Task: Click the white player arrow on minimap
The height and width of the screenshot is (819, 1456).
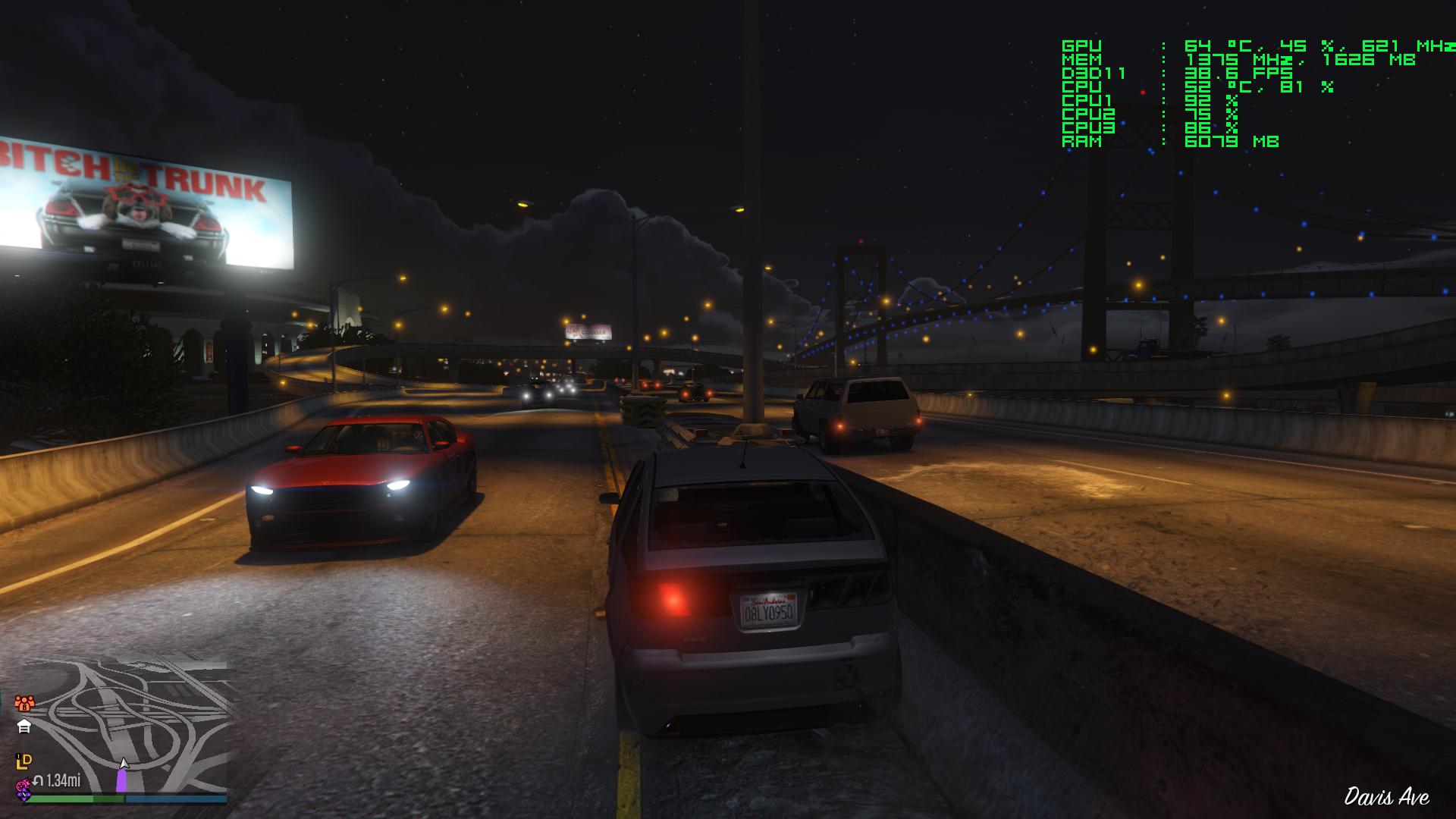Action: [x=124, y=764]
